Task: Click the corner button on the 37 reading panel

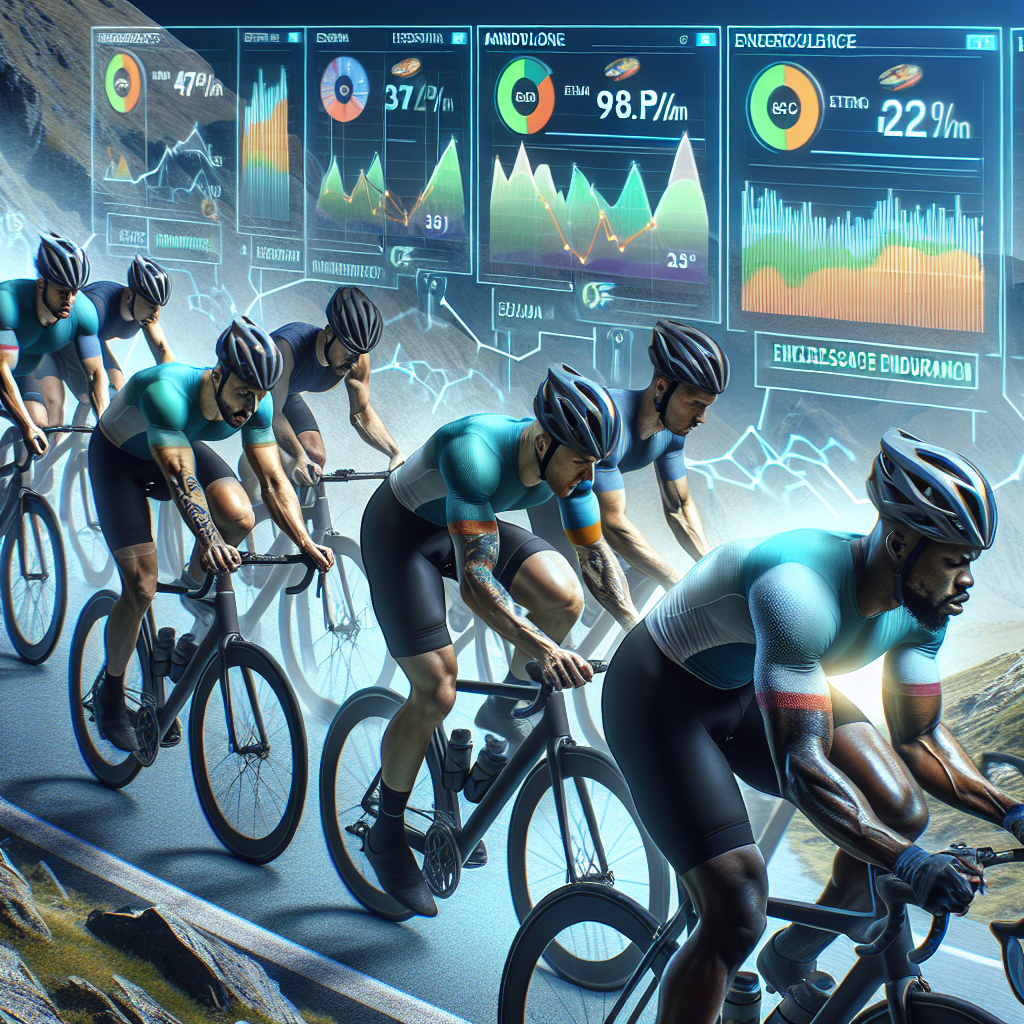Action: [459, 37]
